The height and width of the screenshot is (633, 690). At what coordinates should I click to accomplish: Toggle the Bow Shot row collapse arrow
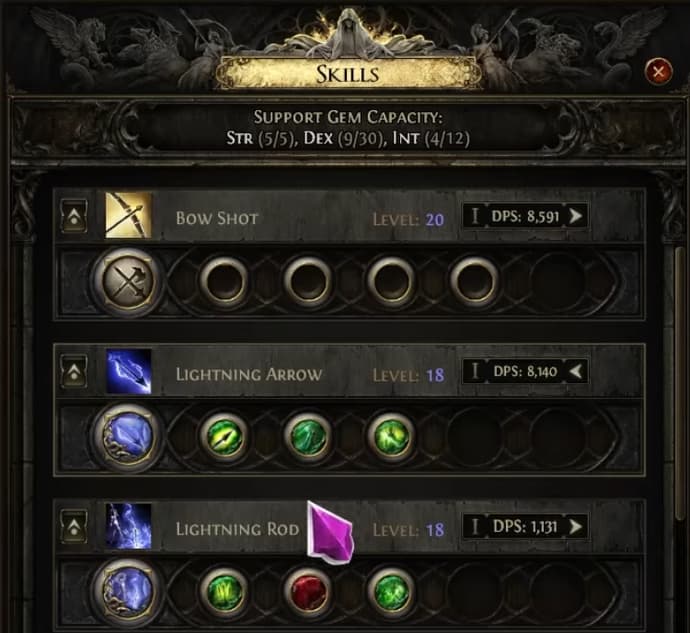point(73,218)
